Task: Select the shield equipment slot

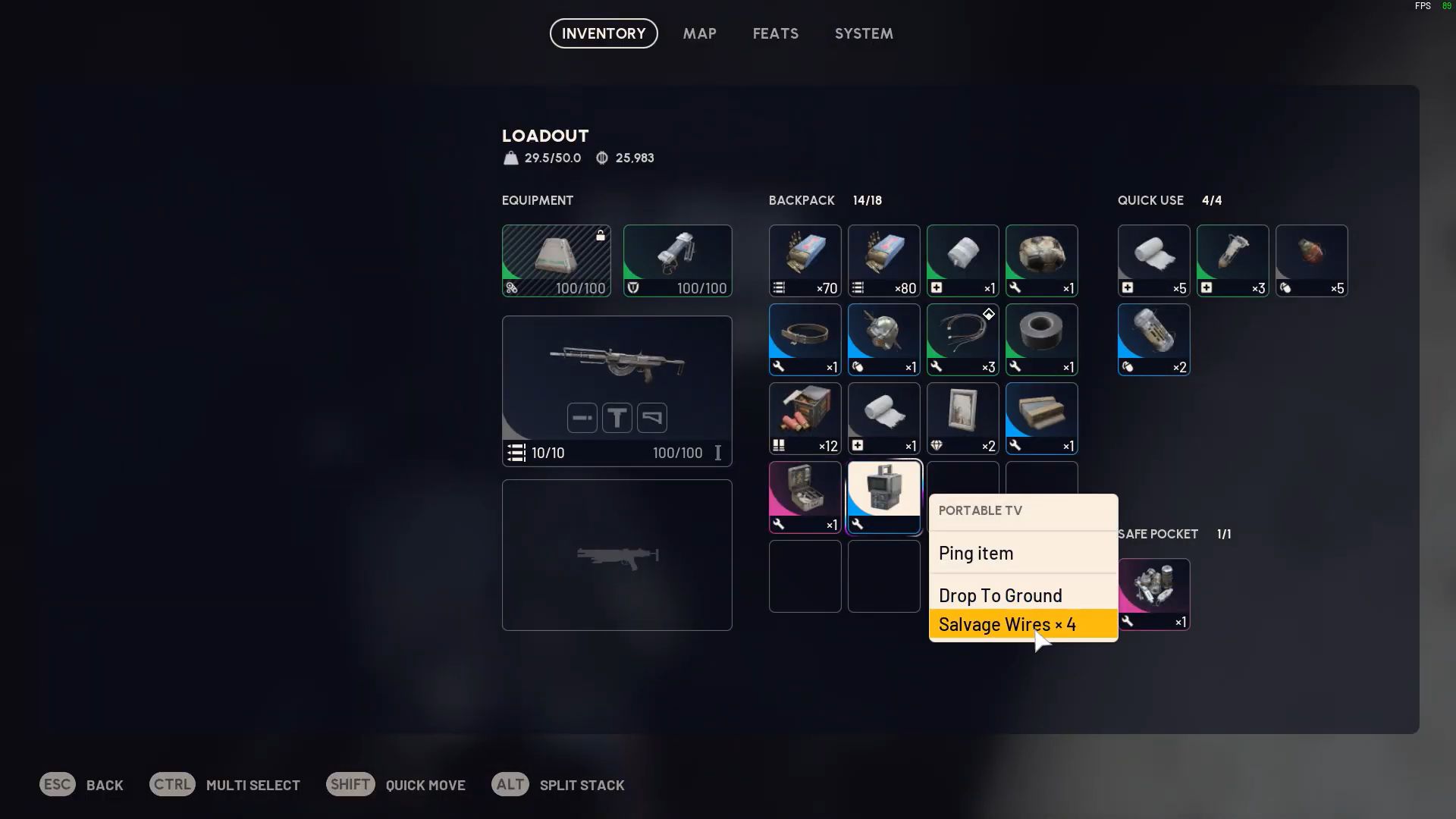Action: point(677,261)
